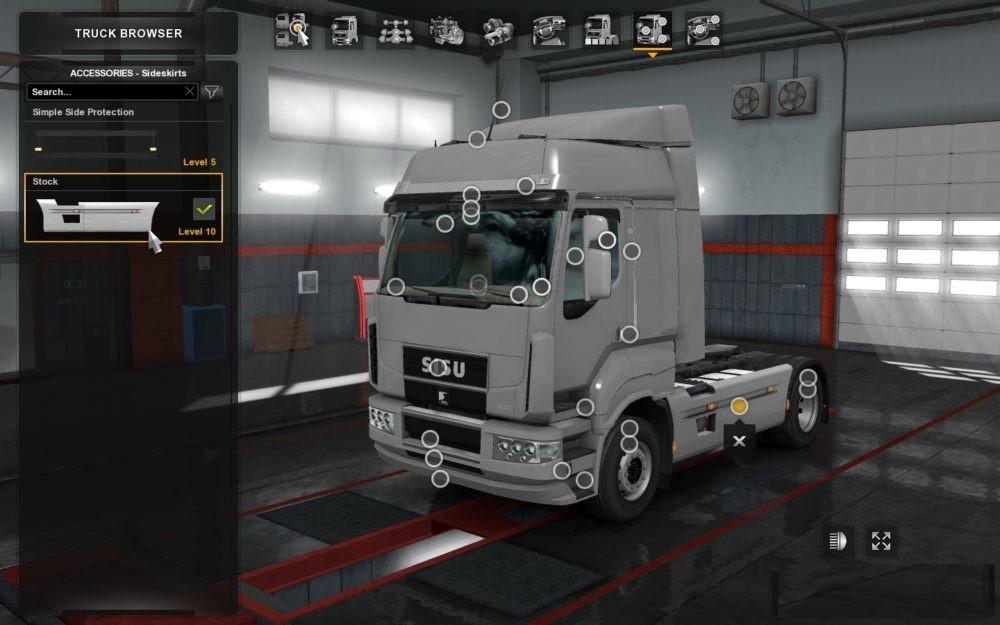Click the Search field for sideskirts

(105, 92)
